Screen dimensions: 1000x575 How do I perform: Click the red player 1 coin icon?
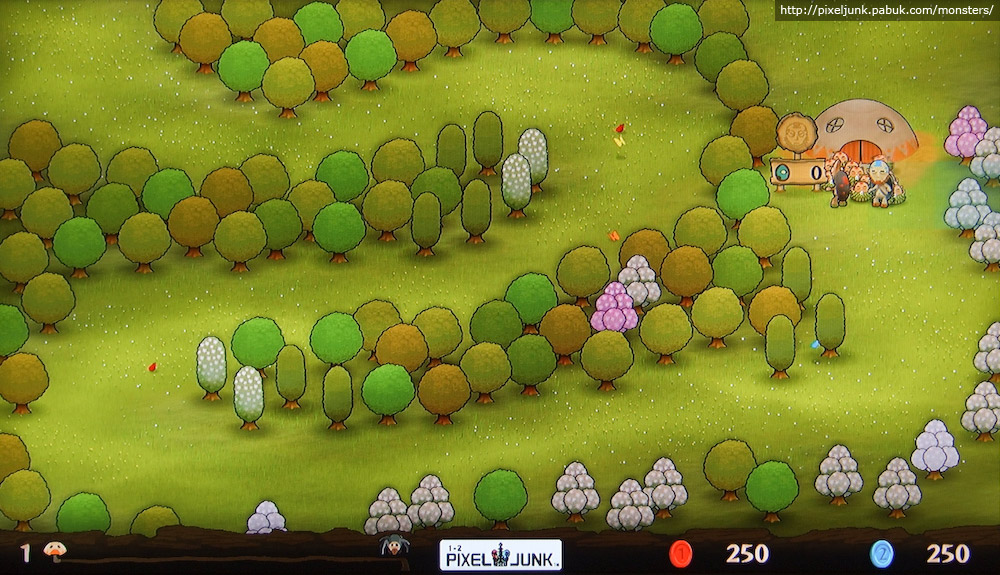pos(681,554)
